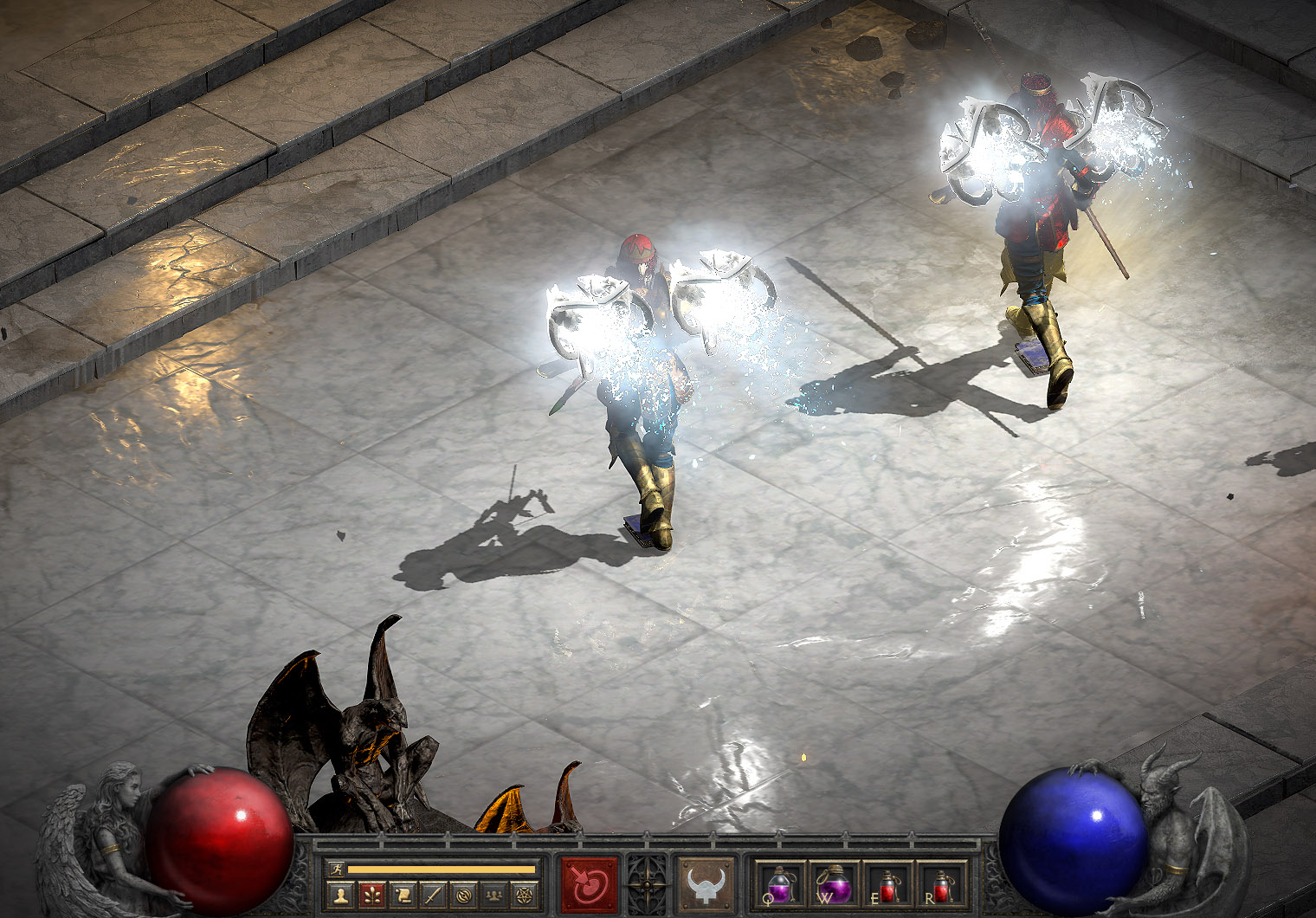Screen dimensions: 1316x918
Task: Open the pentagram game menu button
Action: [x=526, y=895]
